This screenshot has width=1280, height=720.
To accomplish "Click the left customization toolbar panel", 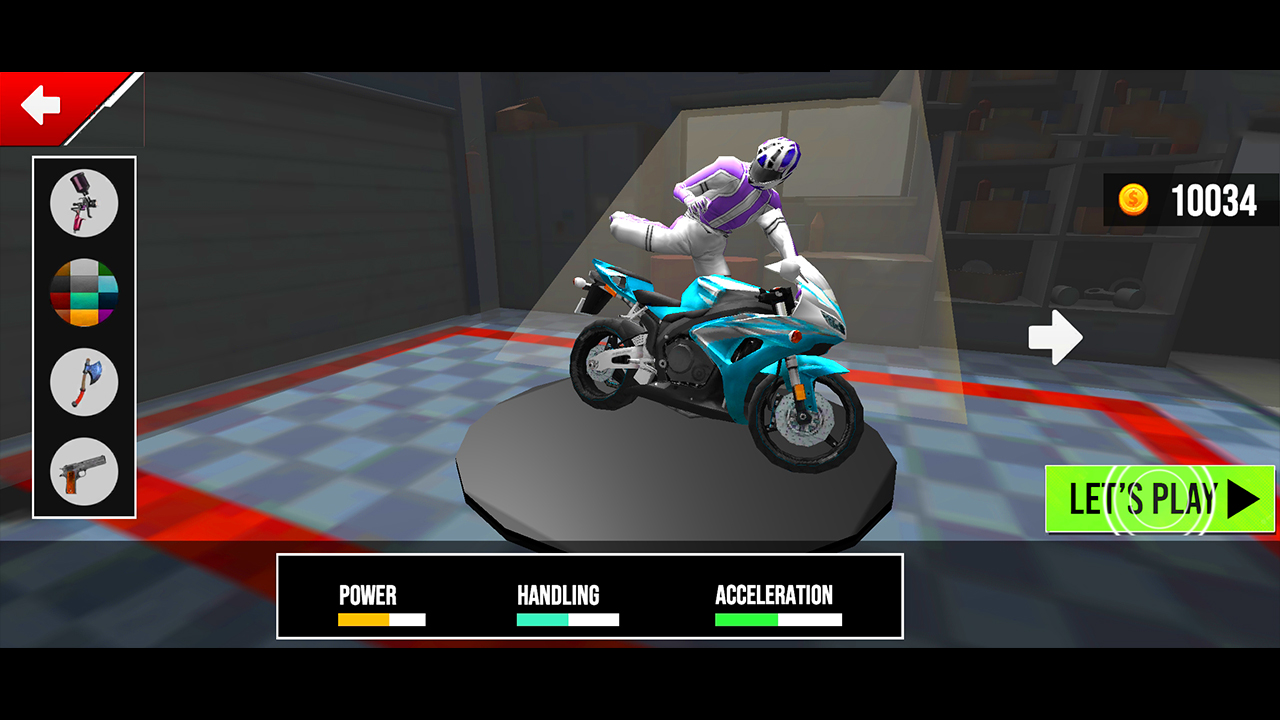I will 85,335.
